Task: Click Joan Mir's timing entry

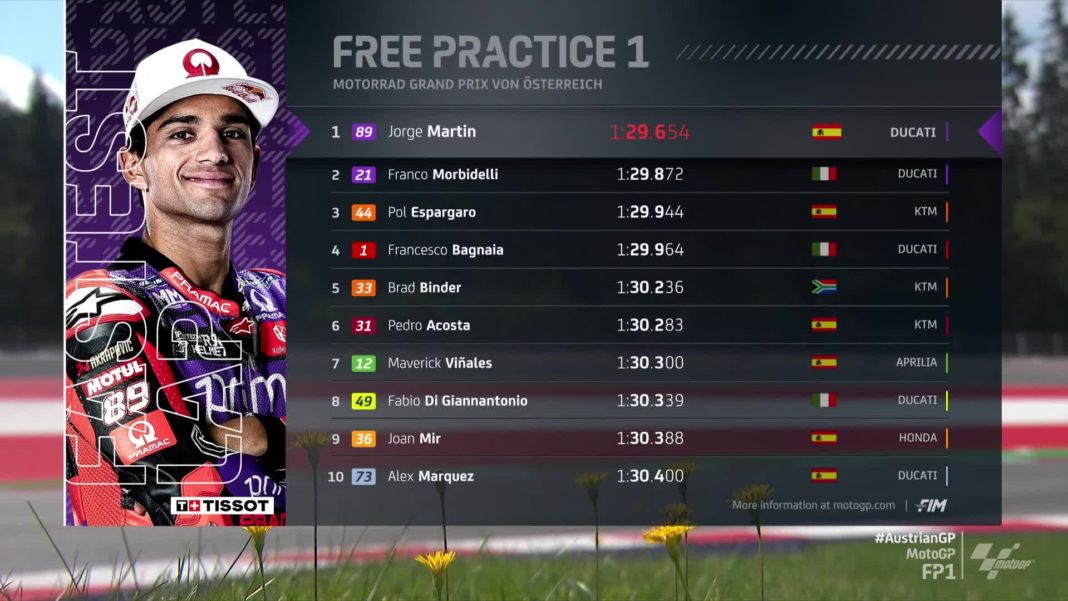Action: (x=640, y=439)
